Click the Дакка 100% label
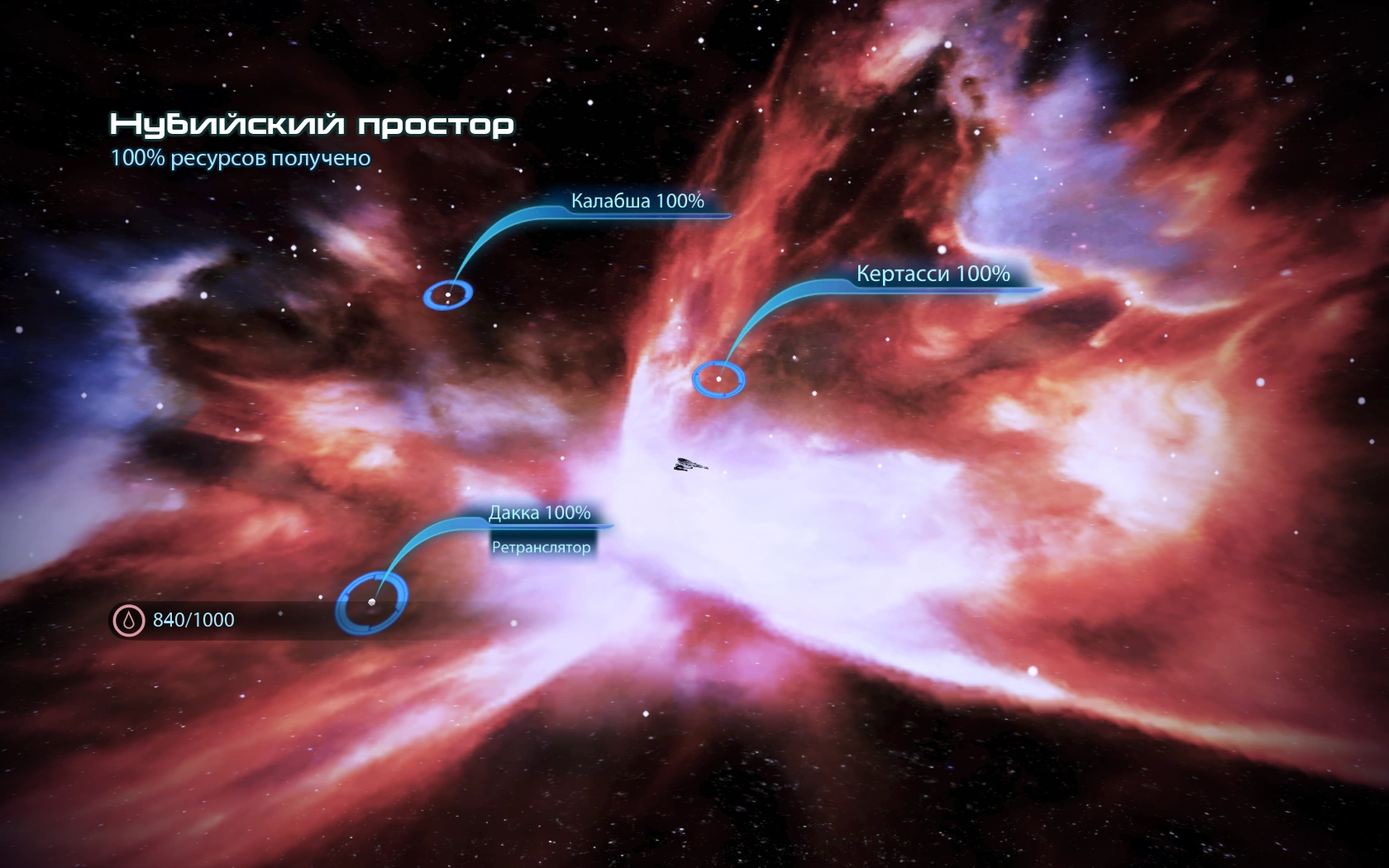Screen dimensions: 1389x868 tap(539, 513)
